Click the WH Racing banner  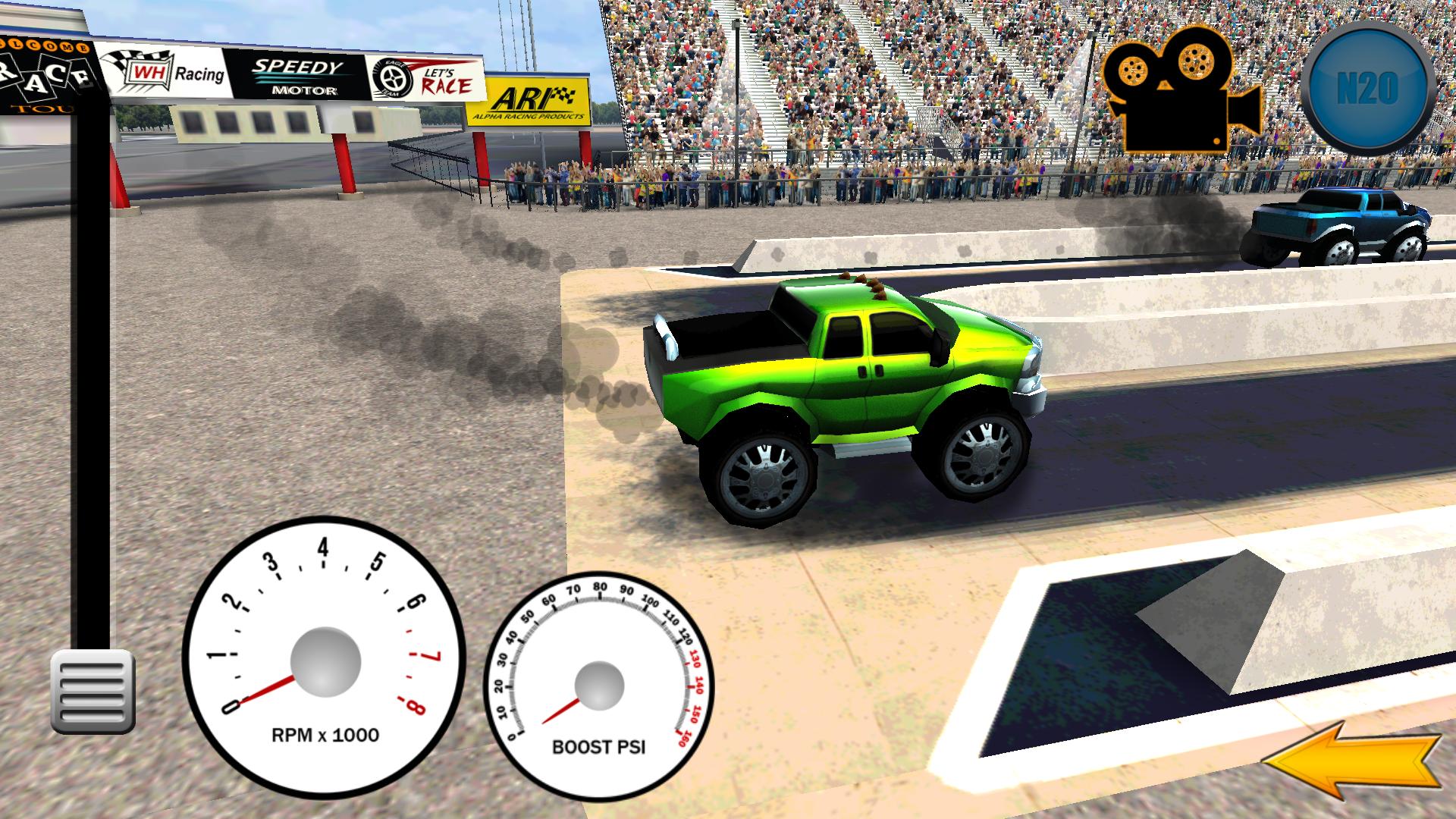(x=167, y=72)
